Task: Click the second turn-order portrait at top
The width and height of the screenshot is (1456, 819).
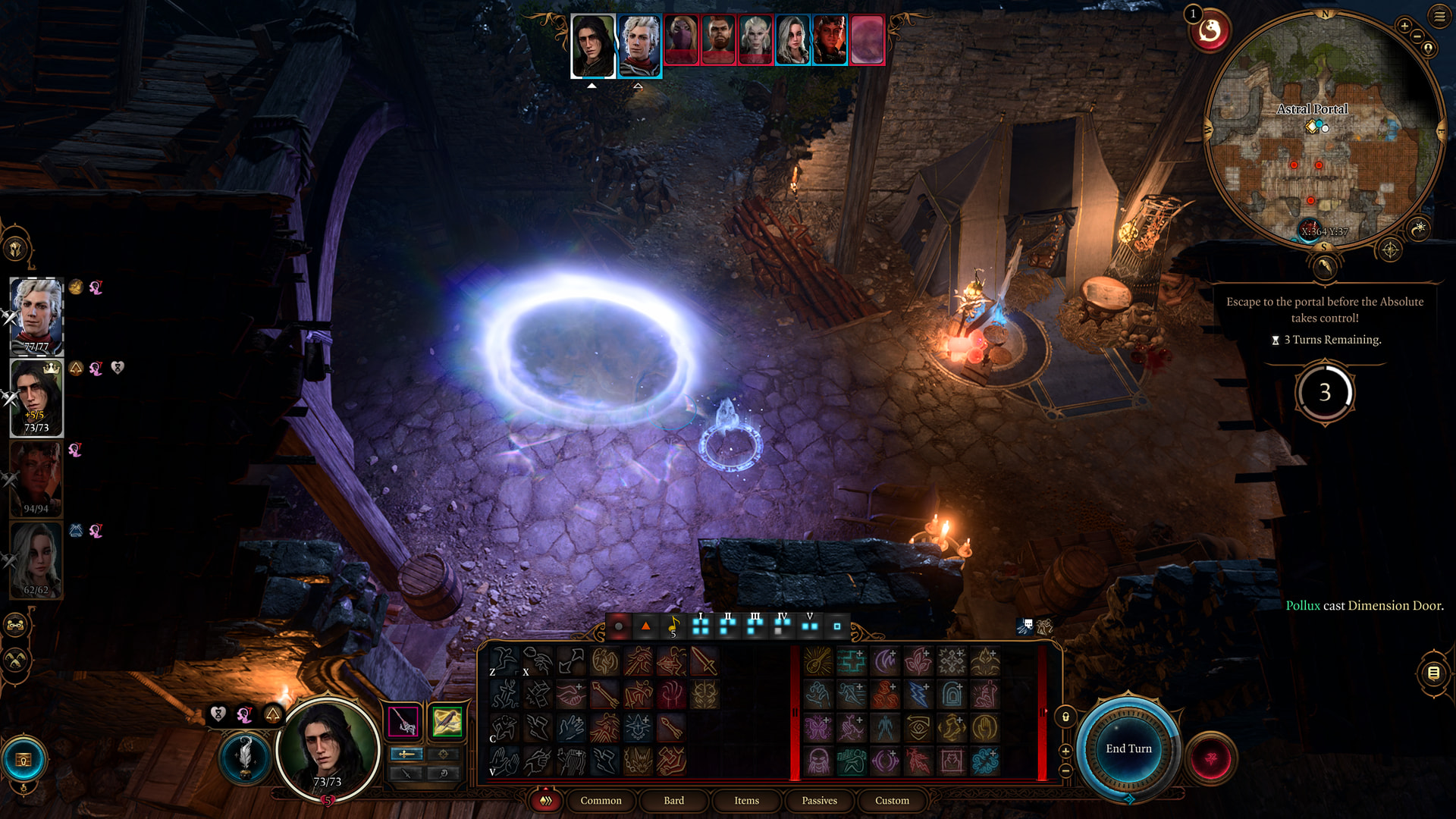Action: (639, 46)
